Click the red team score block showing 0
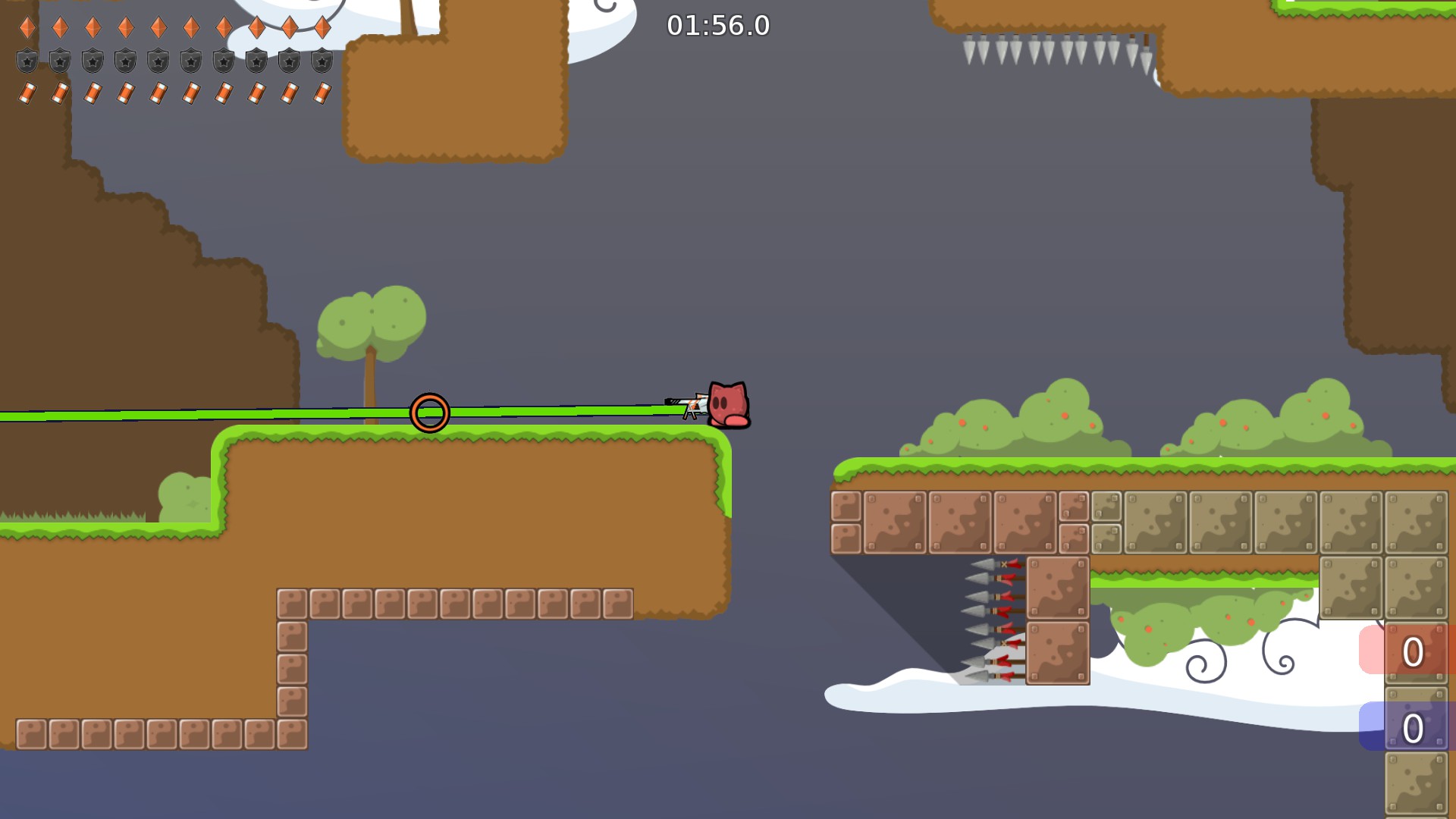The image size is (1456, 819). [1414, 650]
